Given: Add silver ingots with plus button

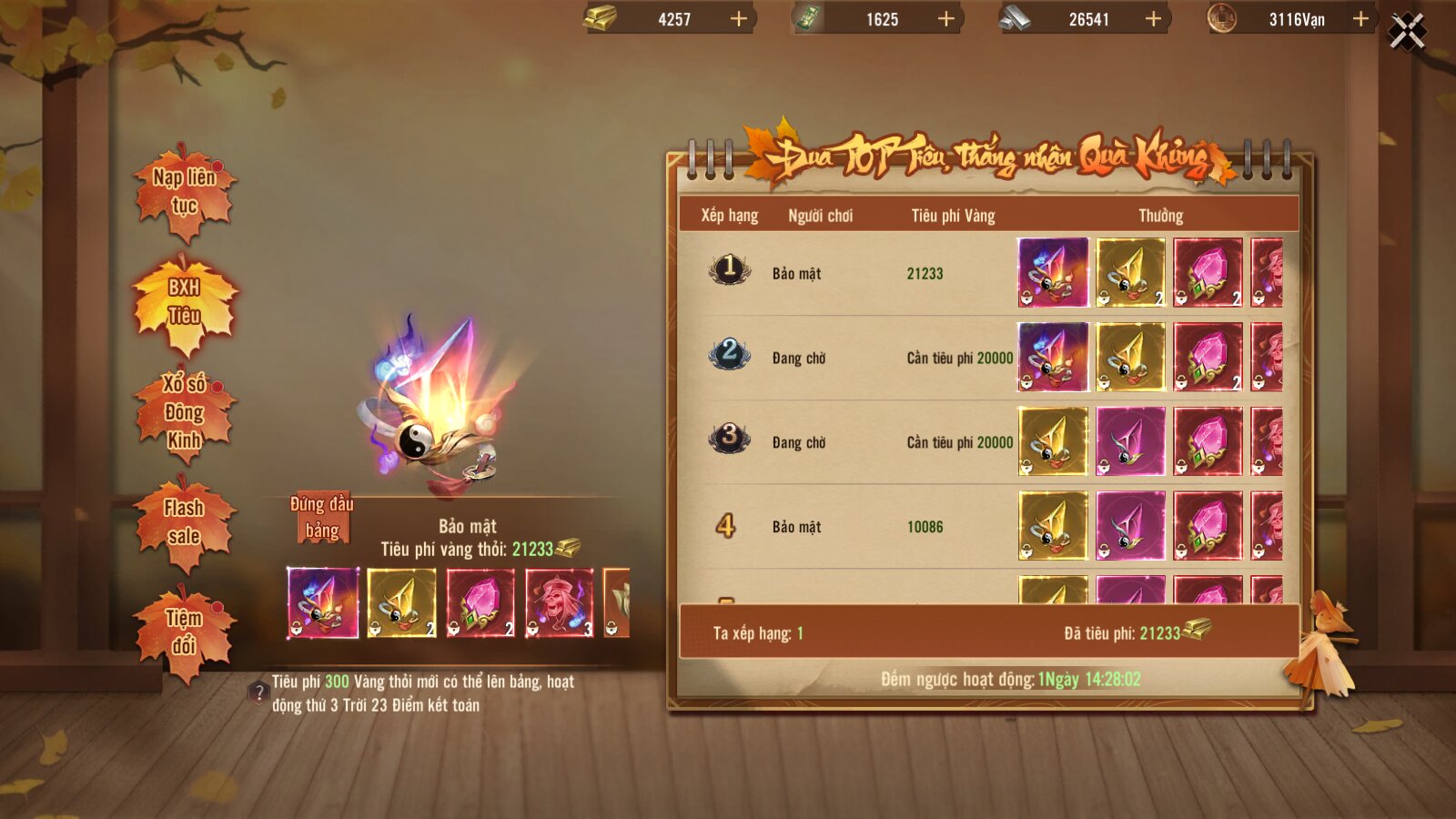Looking at the screenshot, I should click(x=1153, y=19).
